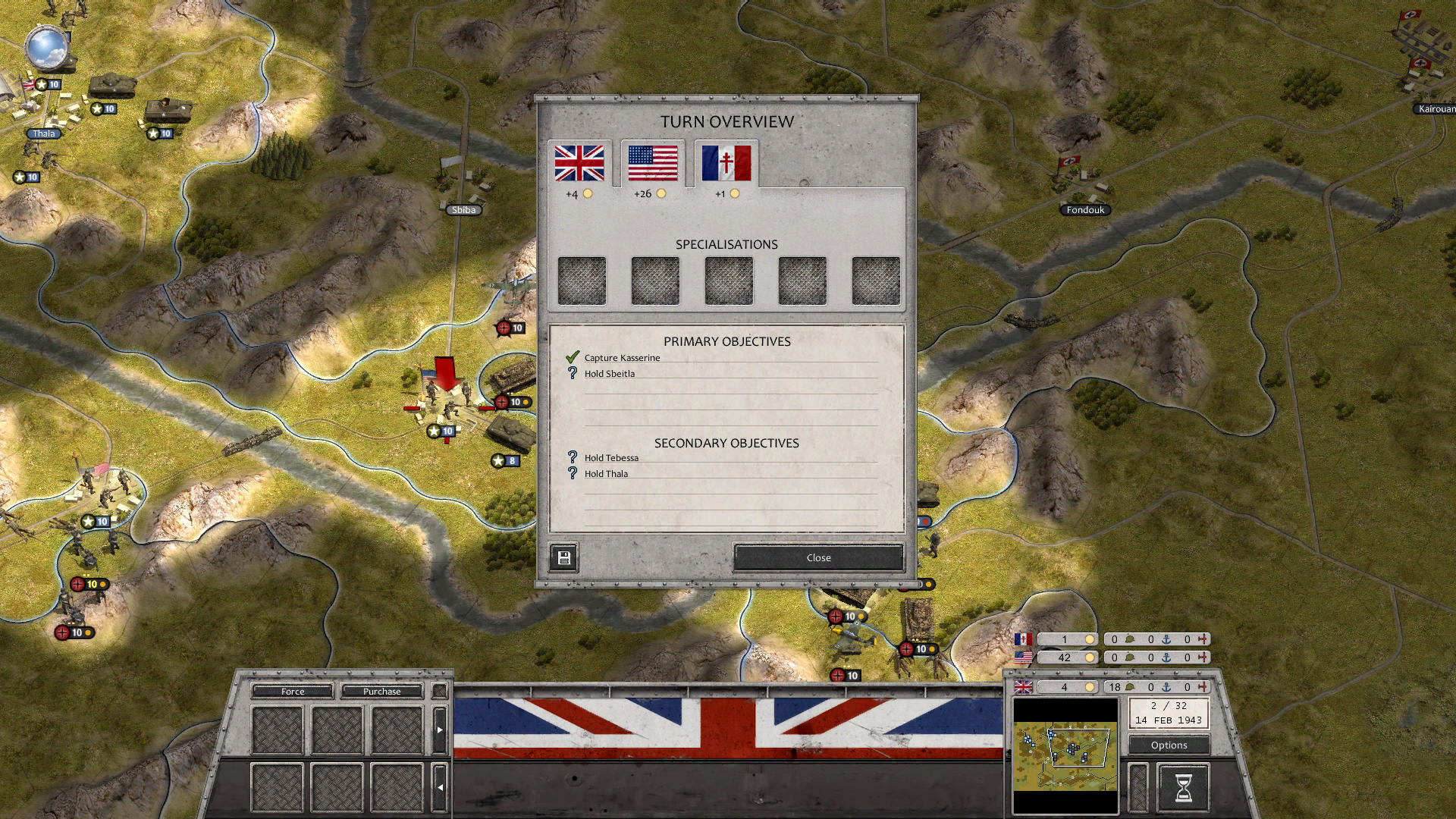Open the Options menu
Image resolution: width=1456 pixels, height=819 pixels.
coord(1168,745)
